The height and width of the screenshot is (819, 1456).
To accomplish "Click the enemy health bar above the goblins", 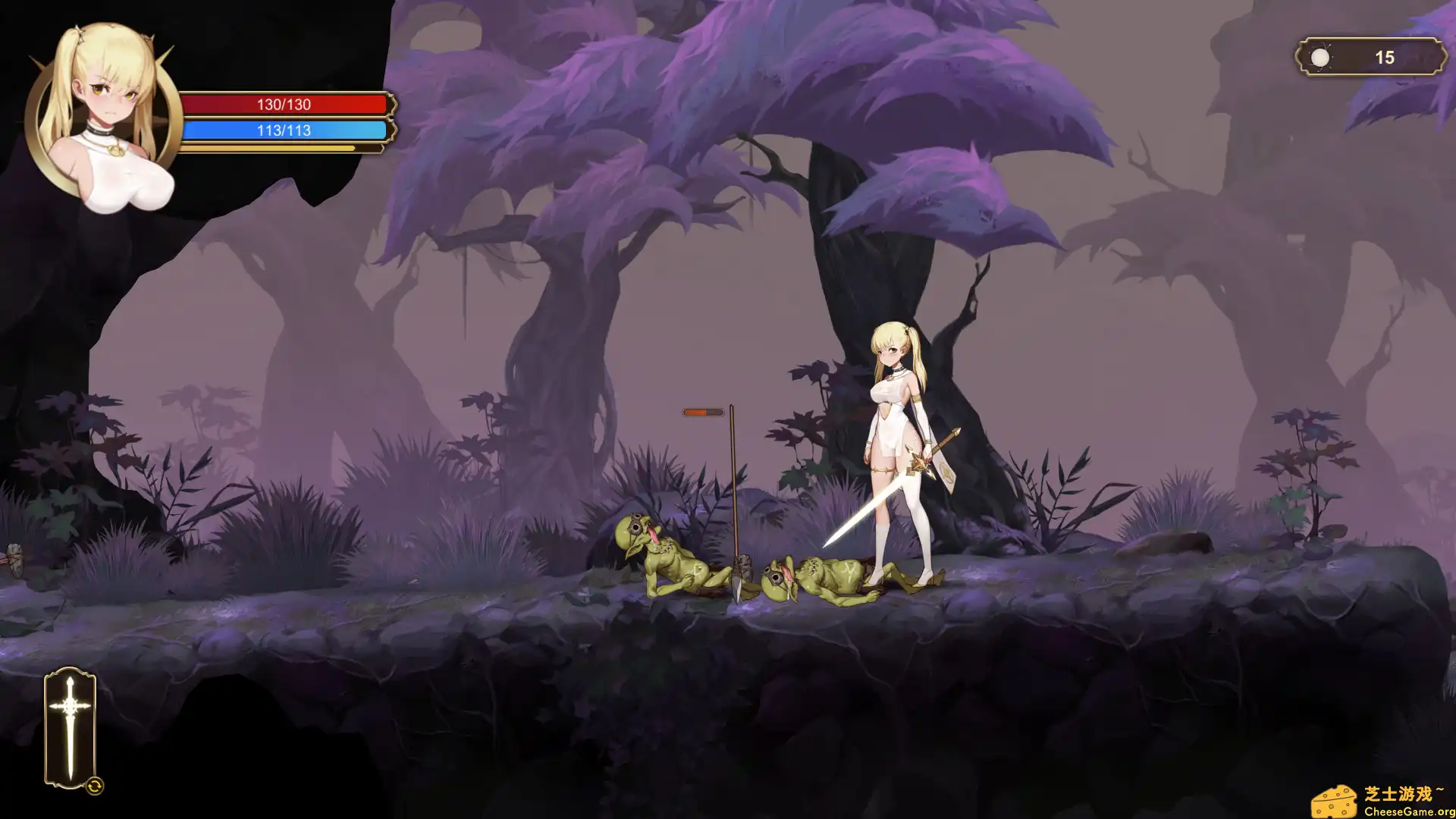I will coord(701,413).
